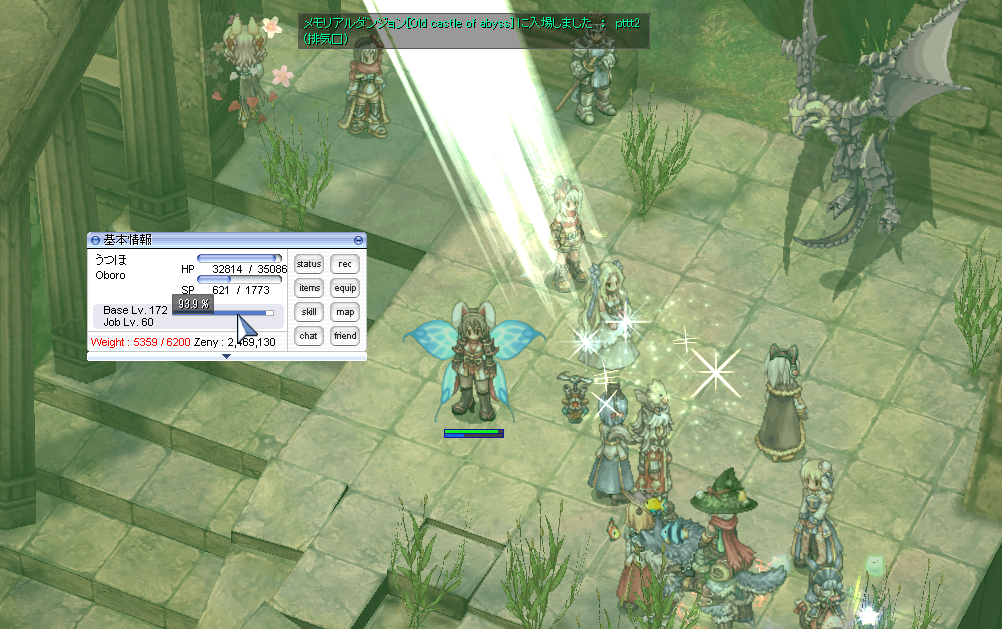1002x629 pixels.
Task: Open the status window
Action: 309,264
